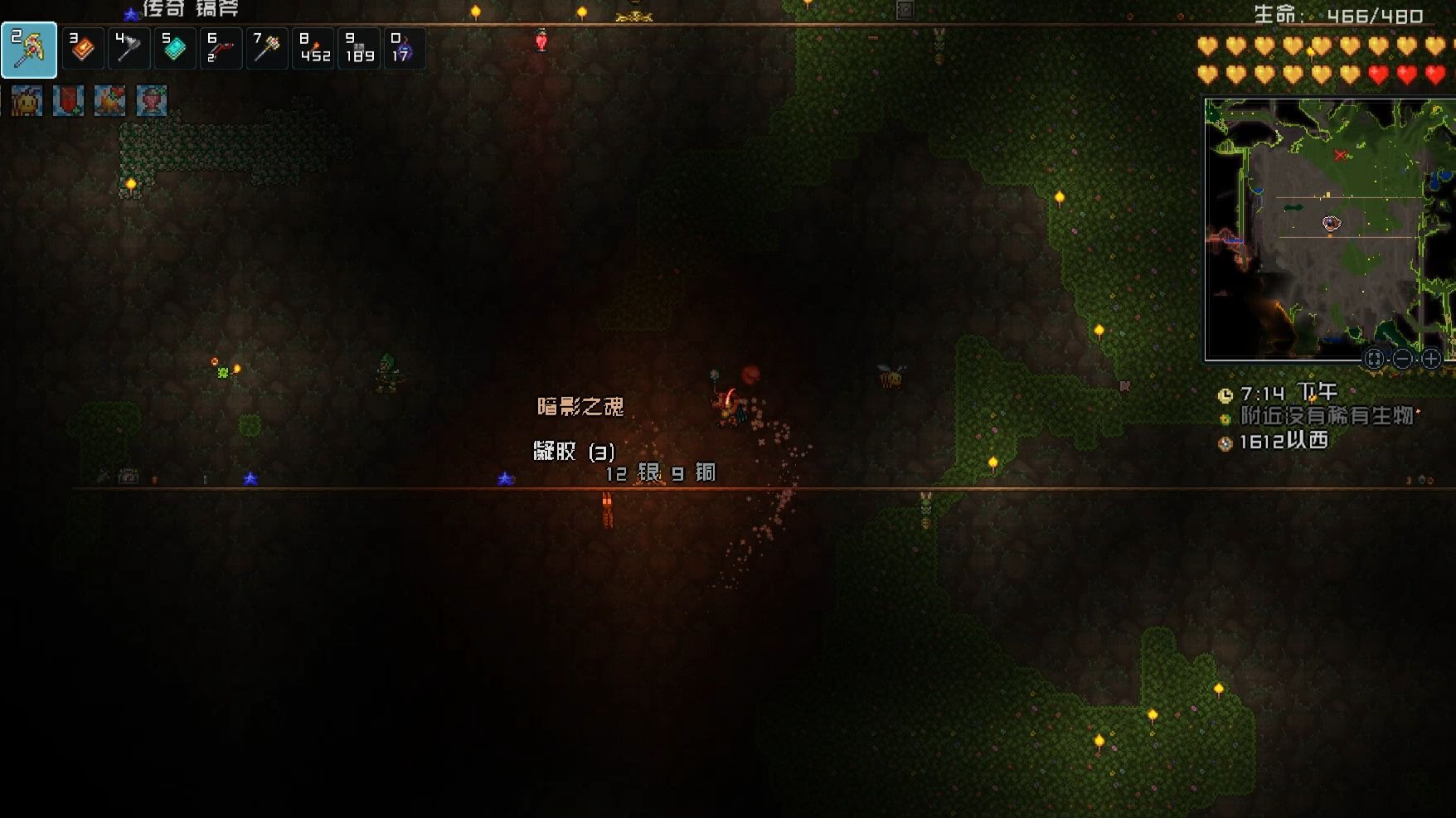Select the teal magic mirror slot

[x=174, y=49]
